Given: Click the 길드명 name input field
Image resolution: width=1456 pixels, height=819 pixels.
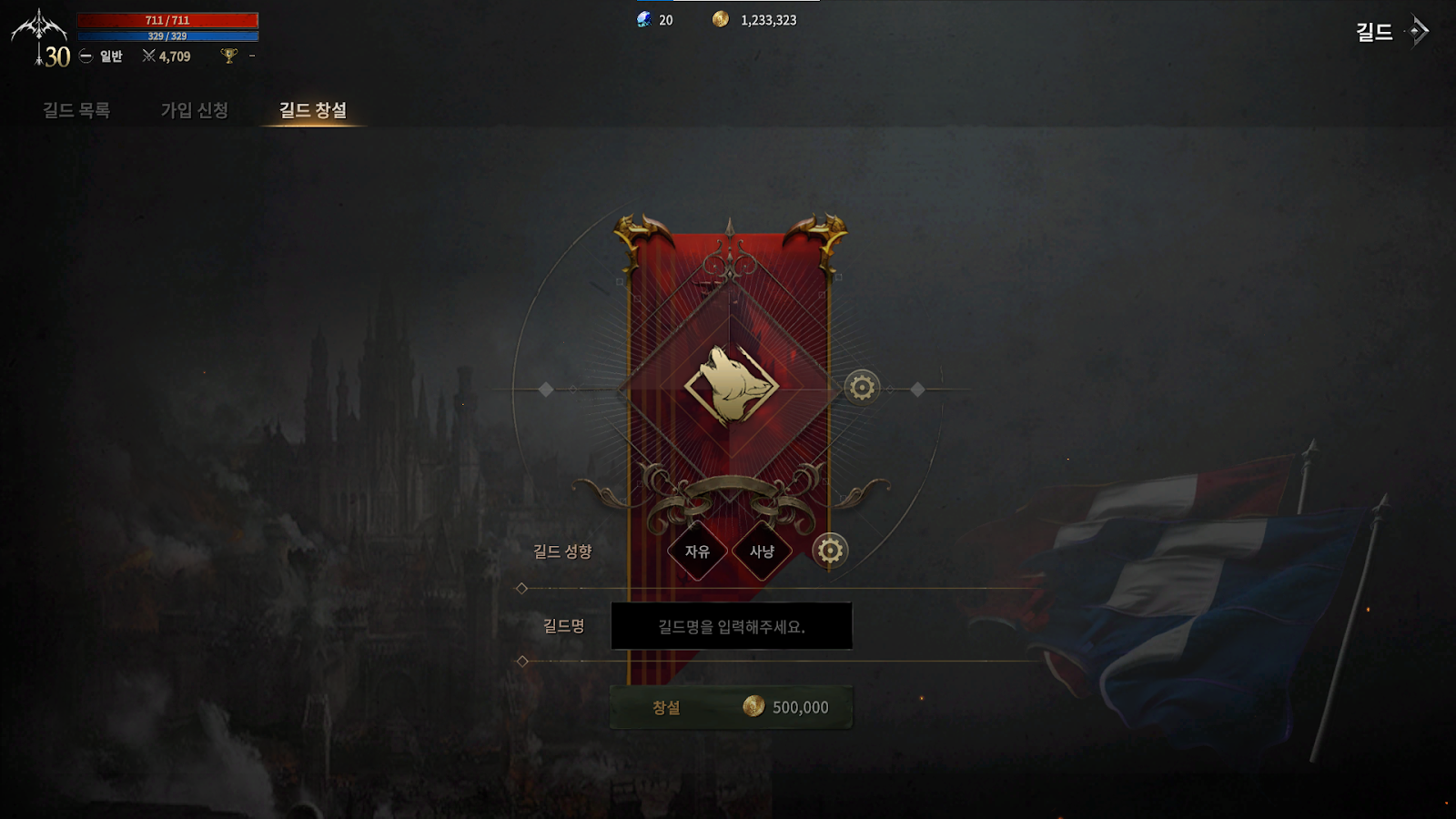Looking at the screenshot, I should tap(731, 626).
